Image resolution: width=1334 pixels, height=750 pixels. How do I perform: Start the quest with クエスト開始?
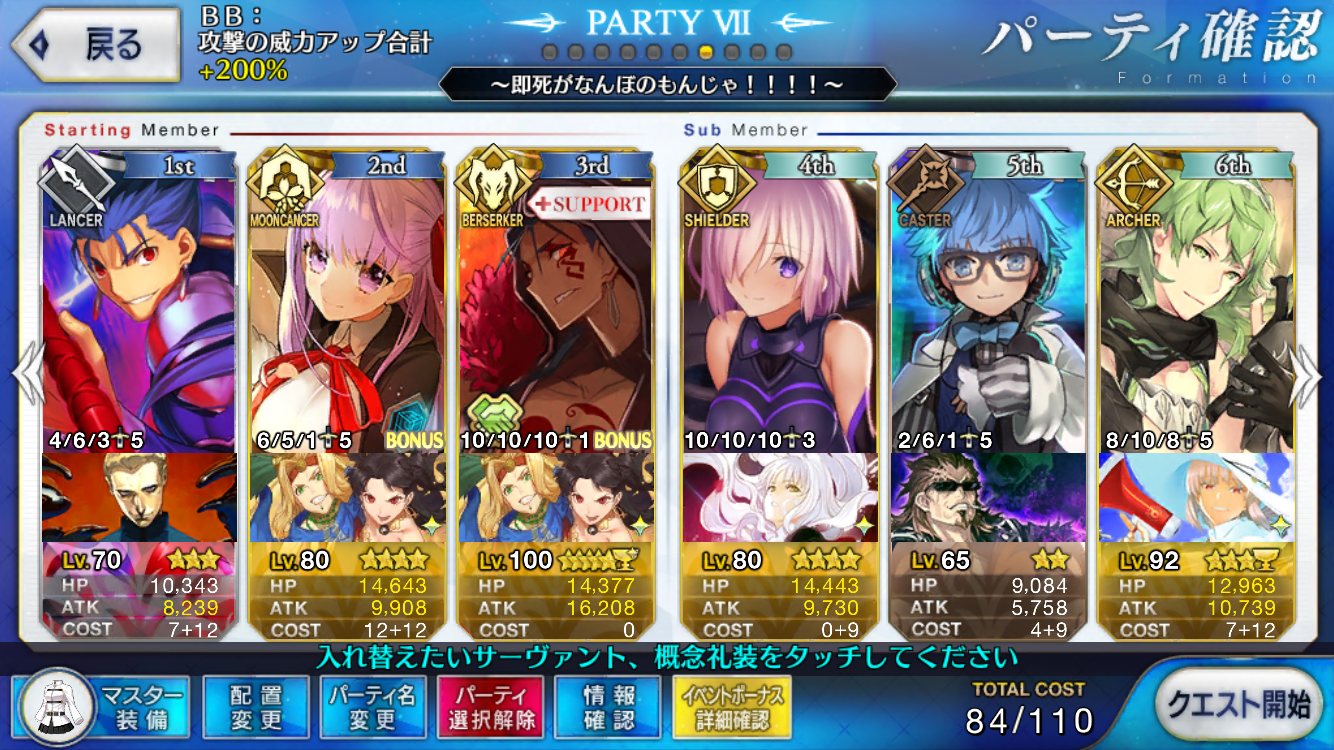(x=1242, y=704)
